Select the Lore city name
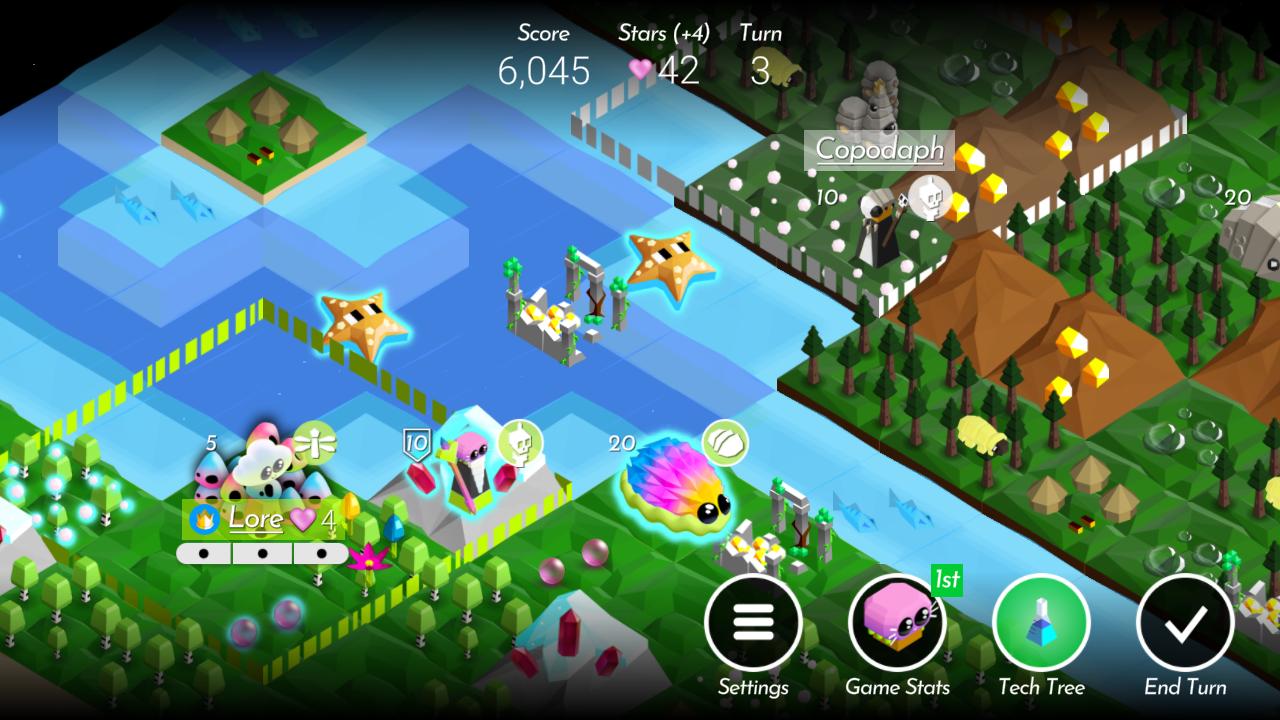This screenshot has width=1280, height=720. 255,519
